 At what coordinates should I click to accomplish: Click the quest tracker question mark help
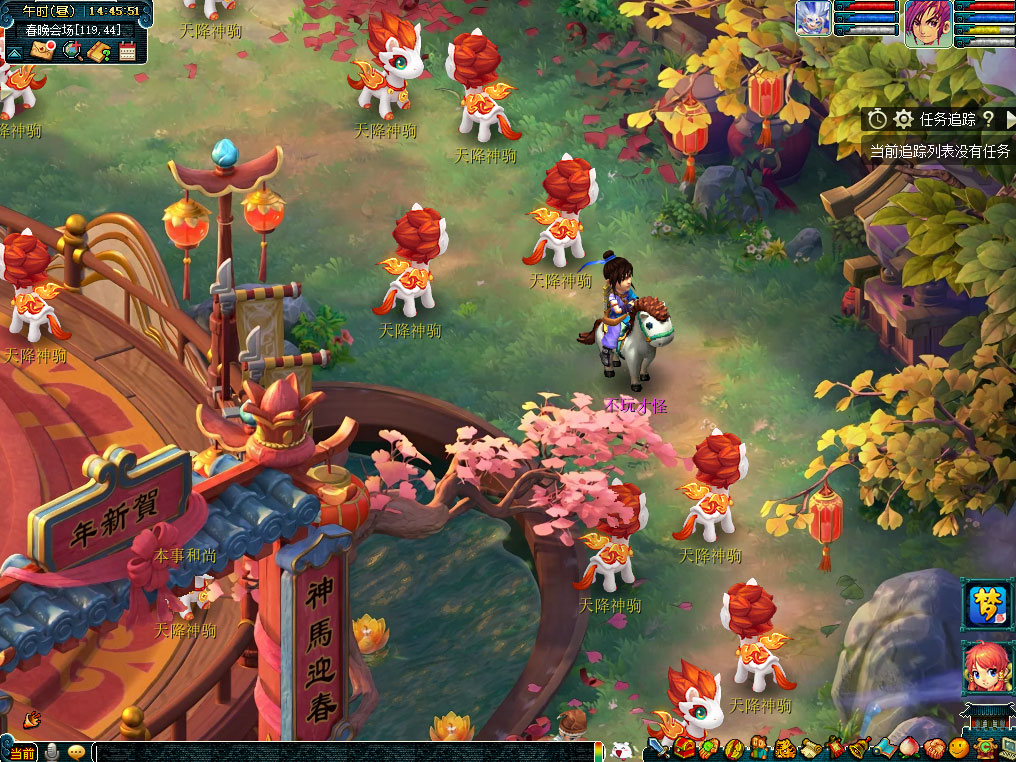tap(988, 119)
